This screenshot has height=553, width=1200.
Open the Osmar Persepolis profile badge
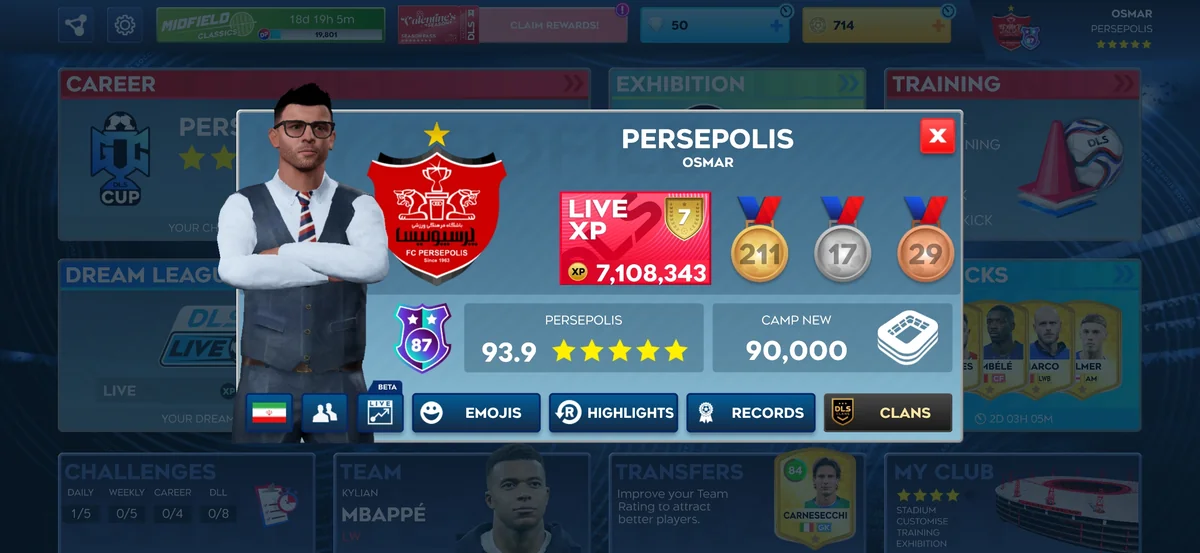tap(1075, 28)
